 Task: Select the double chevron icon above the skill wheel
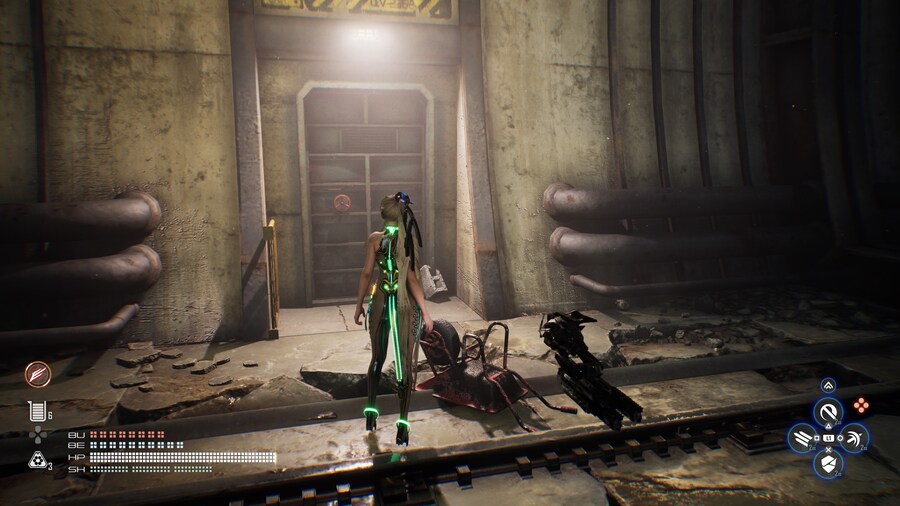828,385
